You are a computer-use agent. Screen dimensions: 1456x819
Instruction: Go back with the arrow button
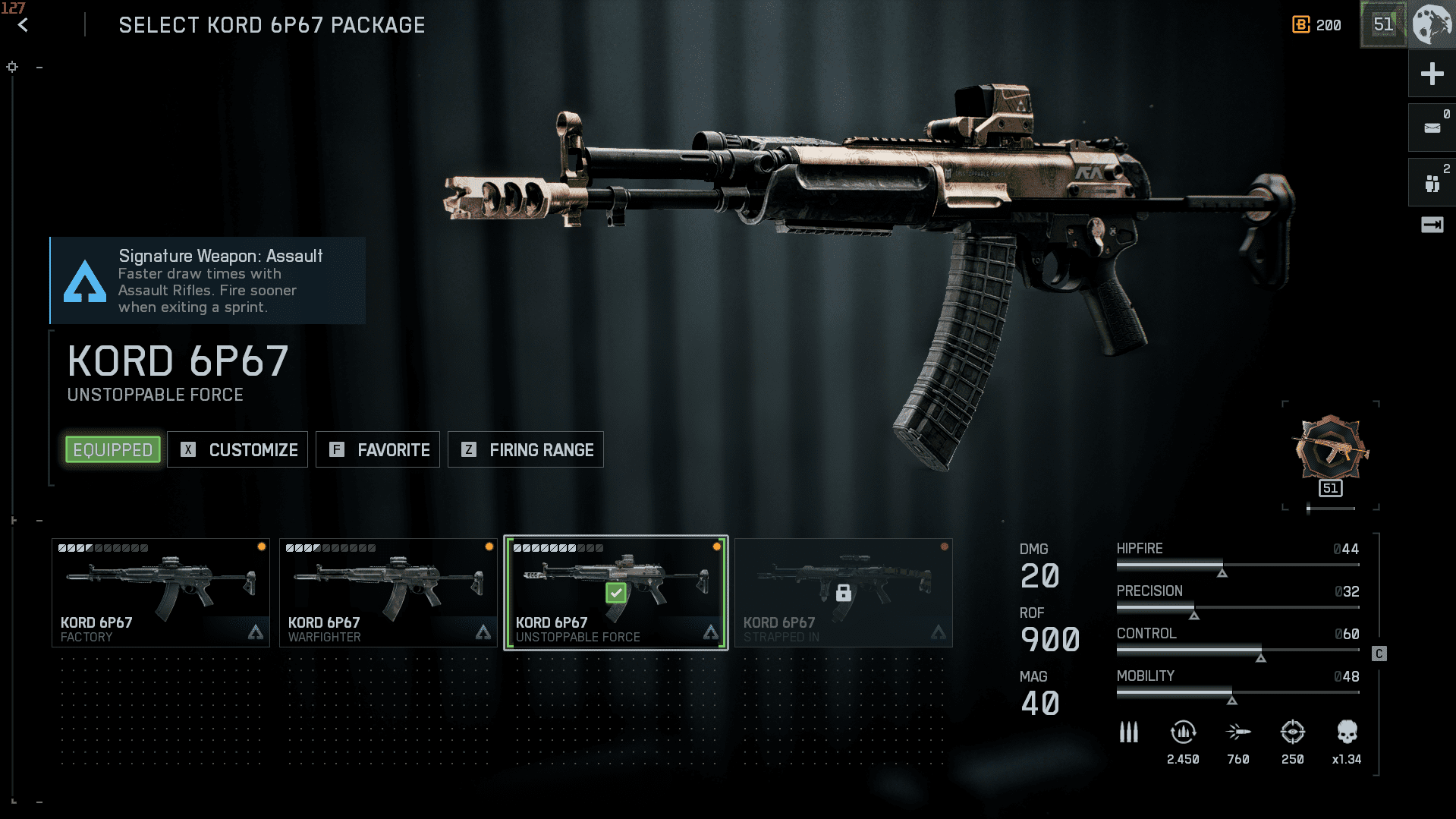[23, 25]
